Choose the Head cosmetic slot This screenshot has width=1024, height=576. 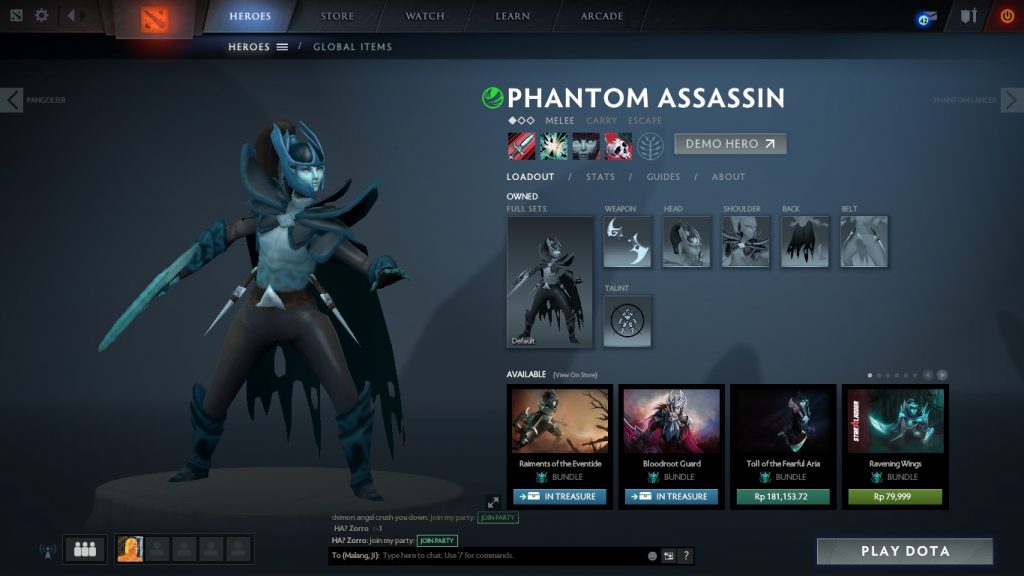pyautogui.click(x=686, y=242)
